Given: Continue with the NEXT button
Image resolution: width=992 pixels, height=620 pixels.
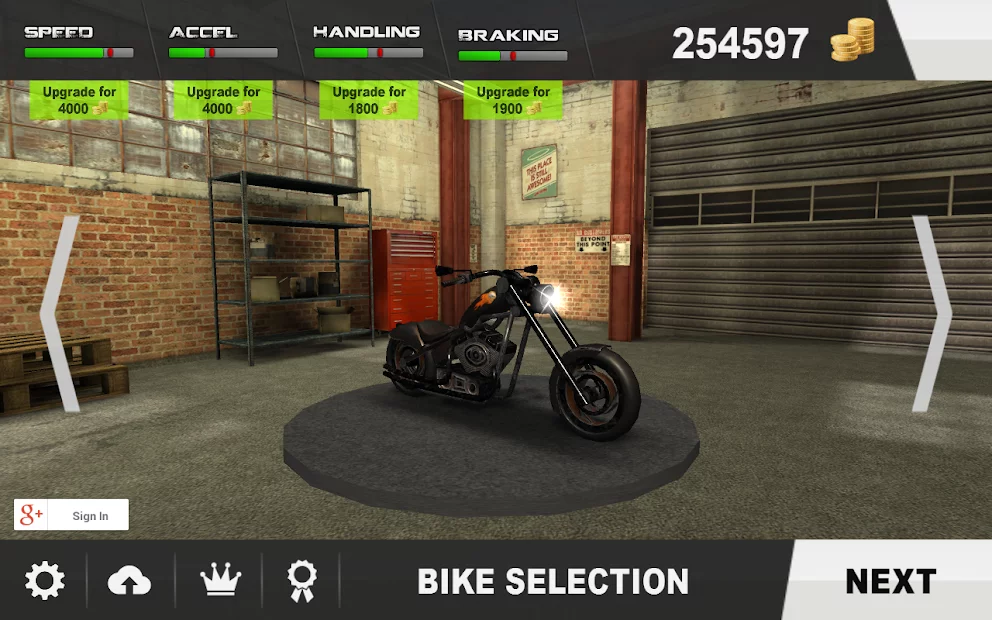Looking at the screenshot, I should (890, 581).
